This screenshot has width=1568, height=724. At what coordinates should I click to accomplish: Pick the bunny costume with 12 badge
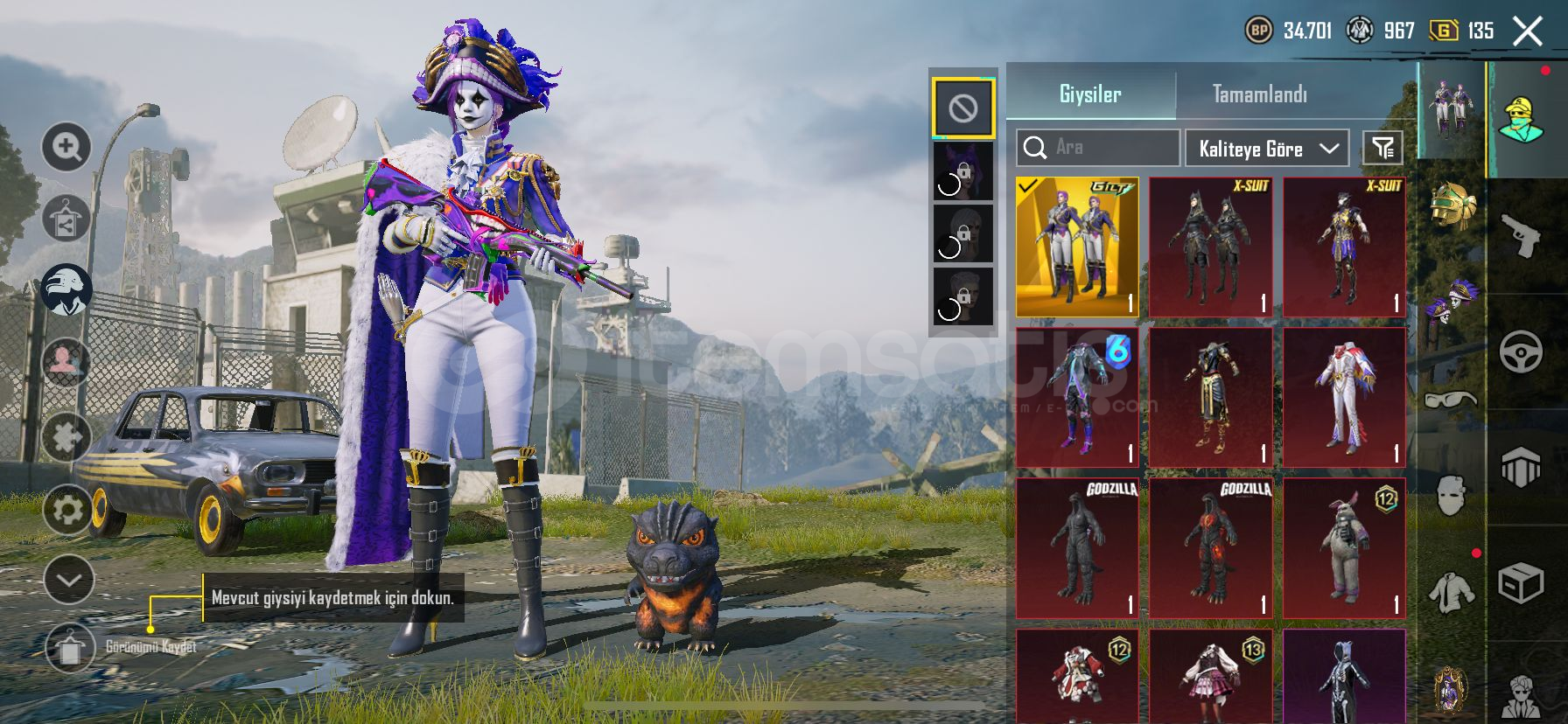tap(1344, 547)
